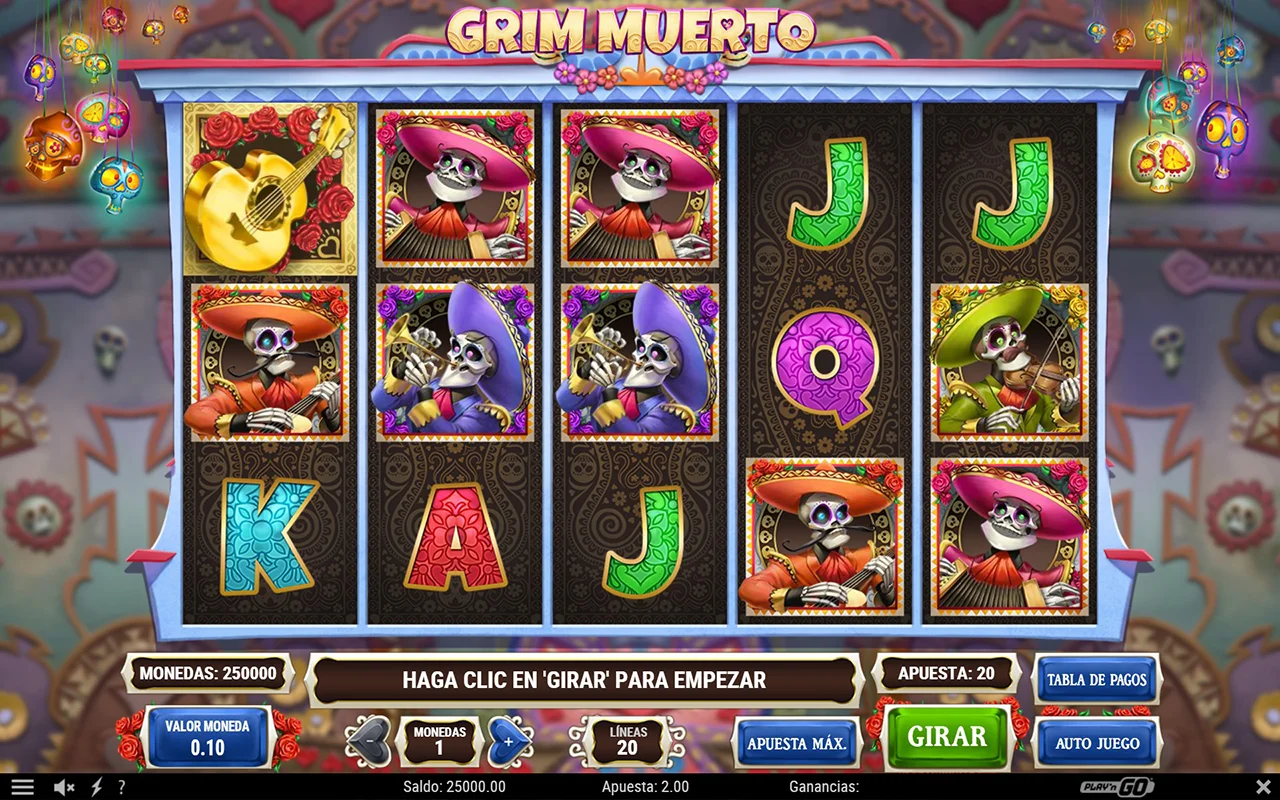Image resolution: width=1280 pixels, height=800 pixels.
Task: Adjust the Líneas paylines selector
Action: click(x=627, y=741)
